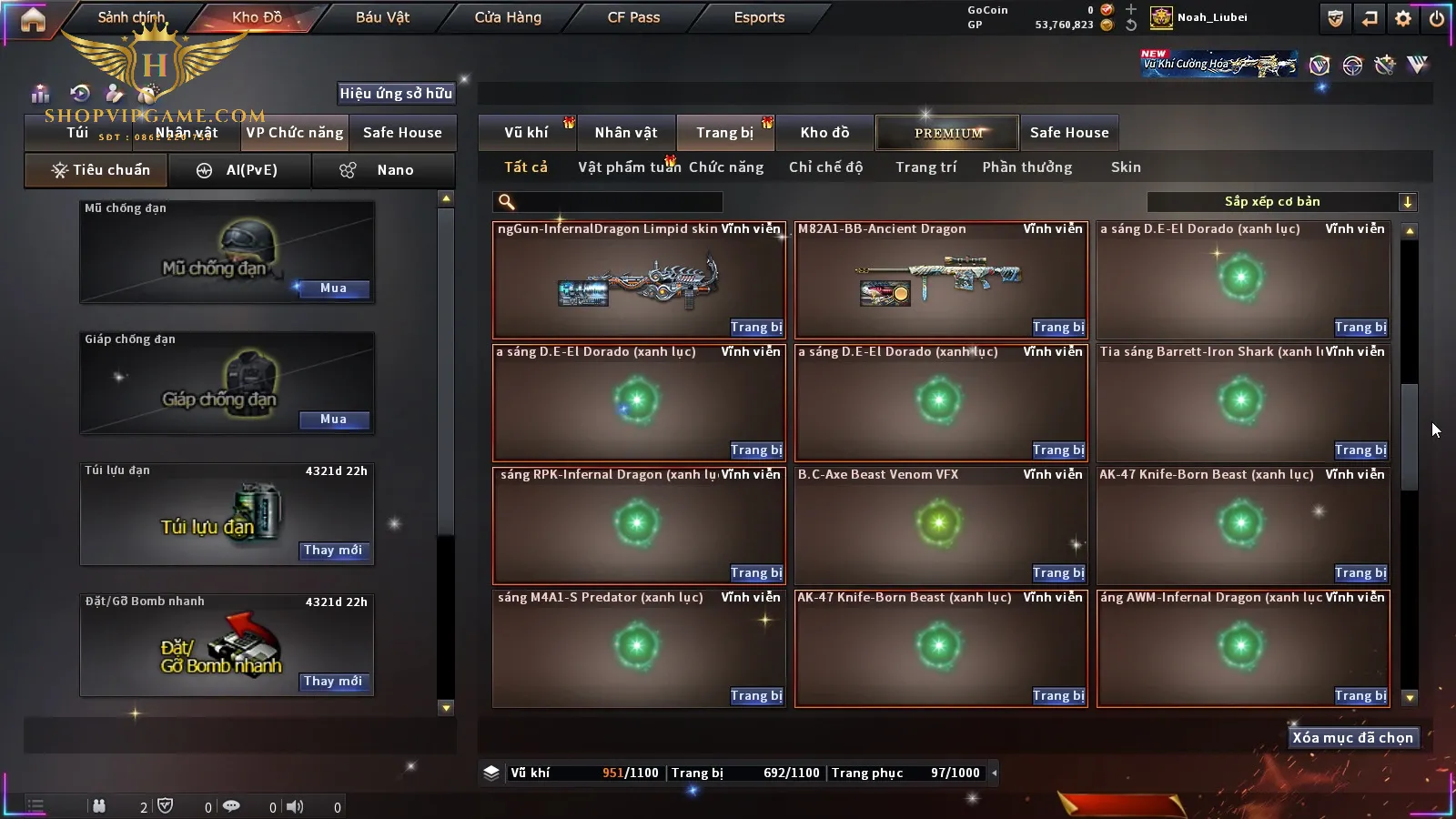Renew the Túi lựu đạn item
Viewport: 1456px width, 819px height.
tap(333, 551)
